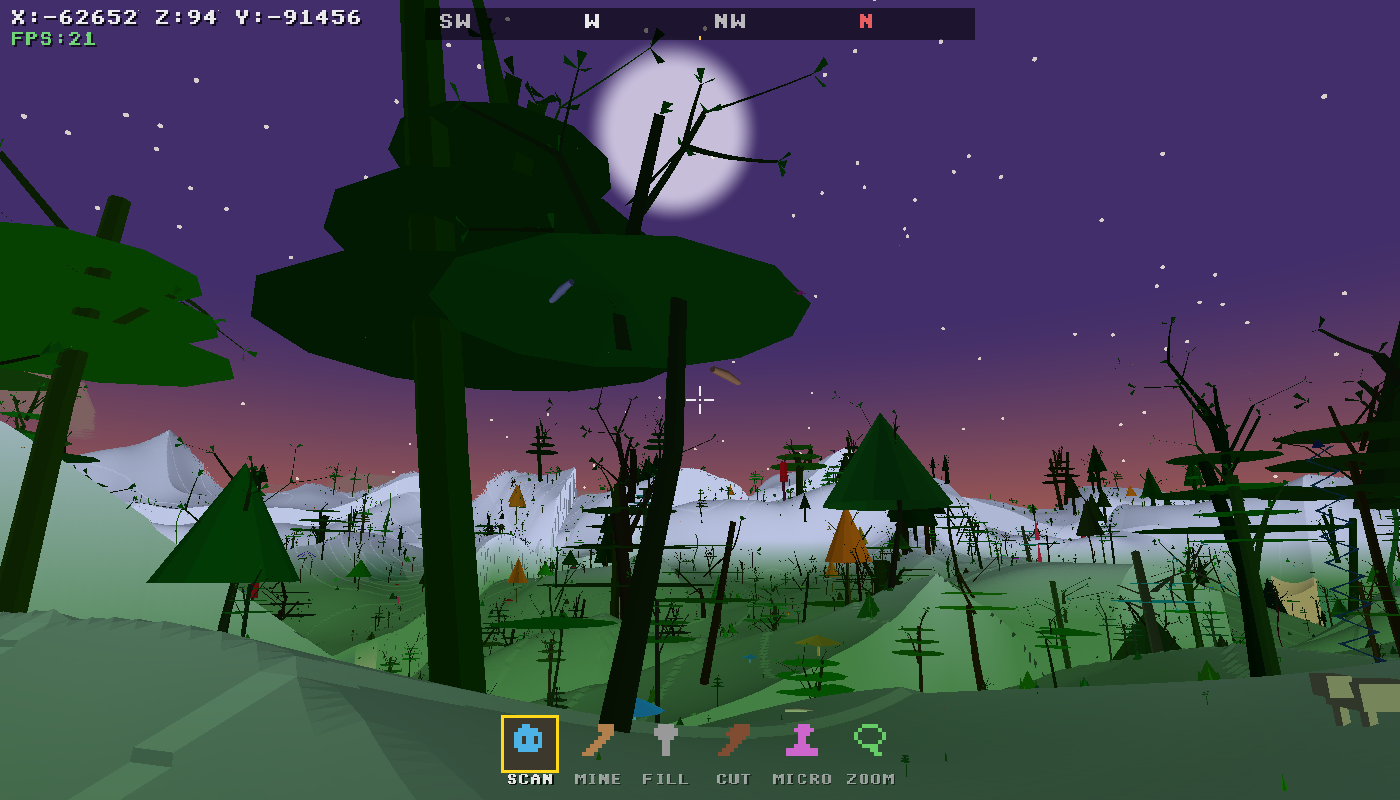Click the FILL text label
Image resolution: width=1400 pixels, height=800 pixels.
pyautogui.click(x=666, y=778)
